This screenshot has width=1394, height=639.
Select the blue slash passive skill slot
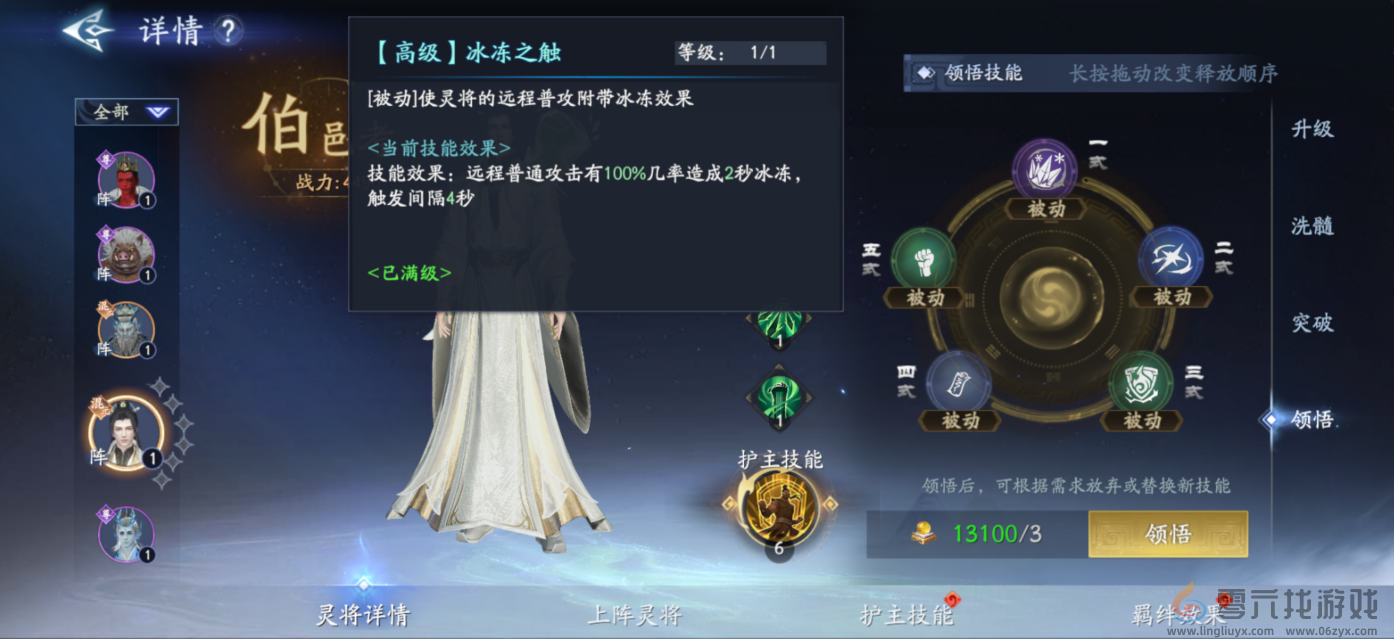coord(1170,258)
